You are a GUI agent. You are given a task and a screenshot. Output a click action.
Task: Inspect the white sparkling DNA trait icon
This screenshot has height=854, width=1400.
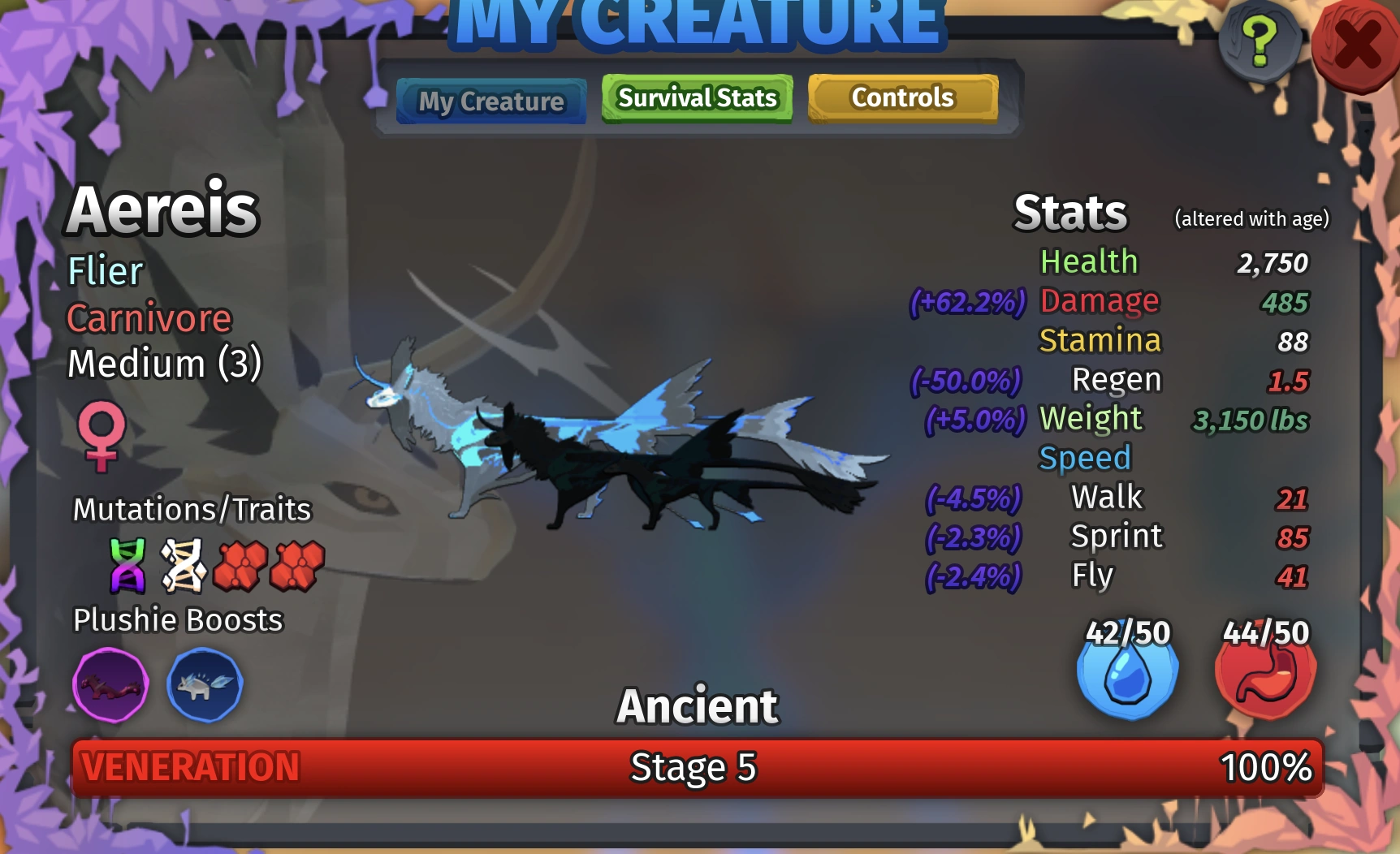point(185,566)
